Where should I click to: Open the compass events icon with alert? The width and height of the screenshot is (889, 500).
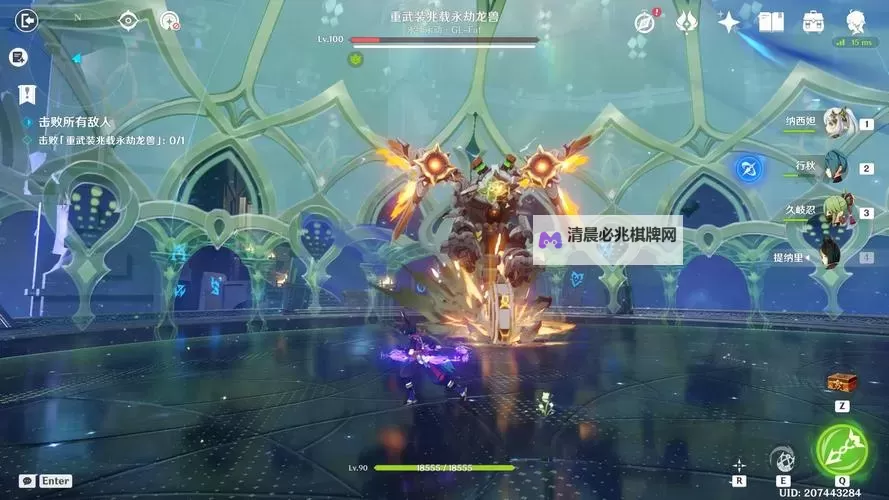[x=645, y=21]
